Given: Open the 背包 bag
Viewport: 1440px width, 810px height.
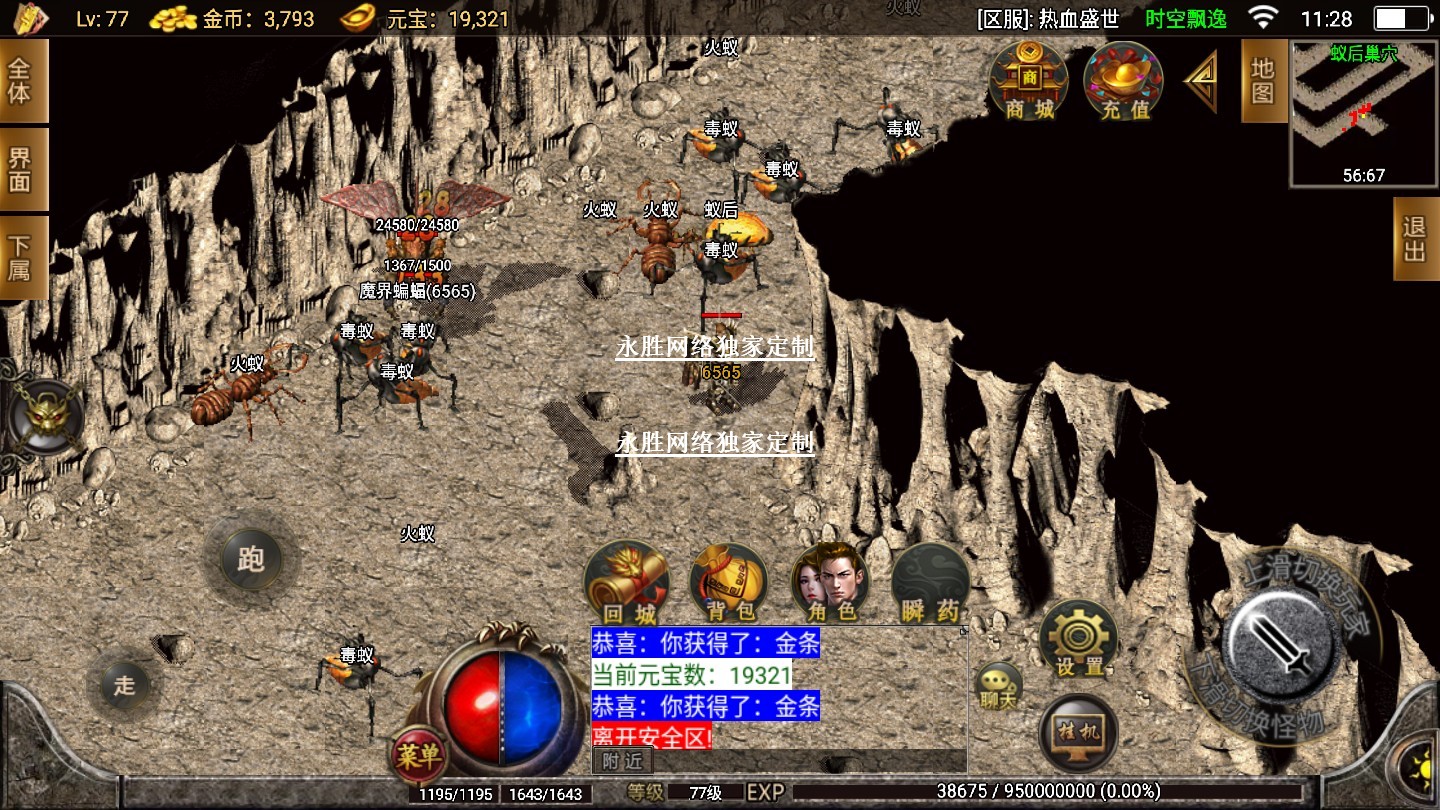Looking at the screenshot, I should pos(729,584).
